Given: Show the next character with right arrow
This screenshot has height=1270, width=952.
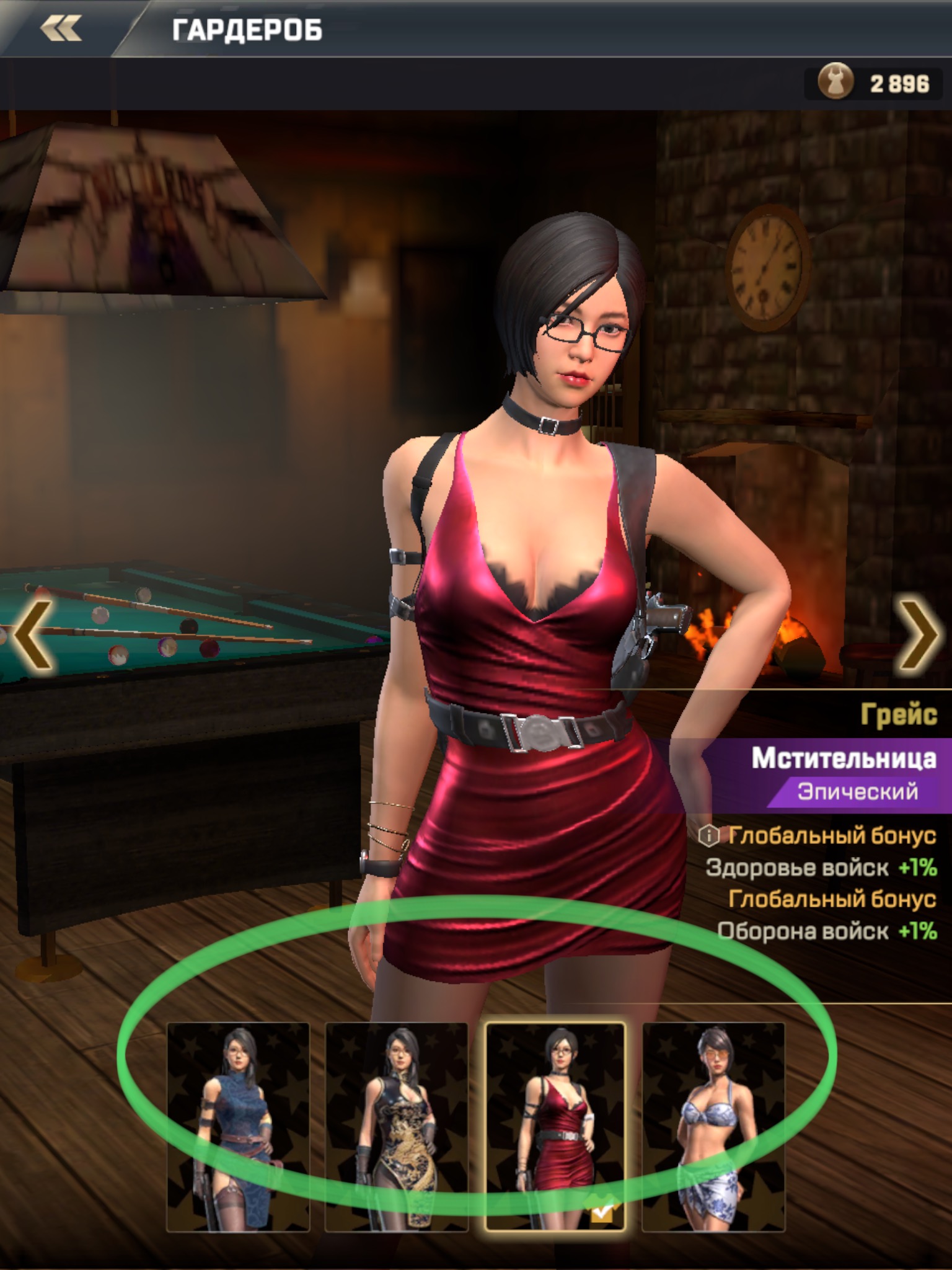Looking at the screenshot, I should point(919,634).
